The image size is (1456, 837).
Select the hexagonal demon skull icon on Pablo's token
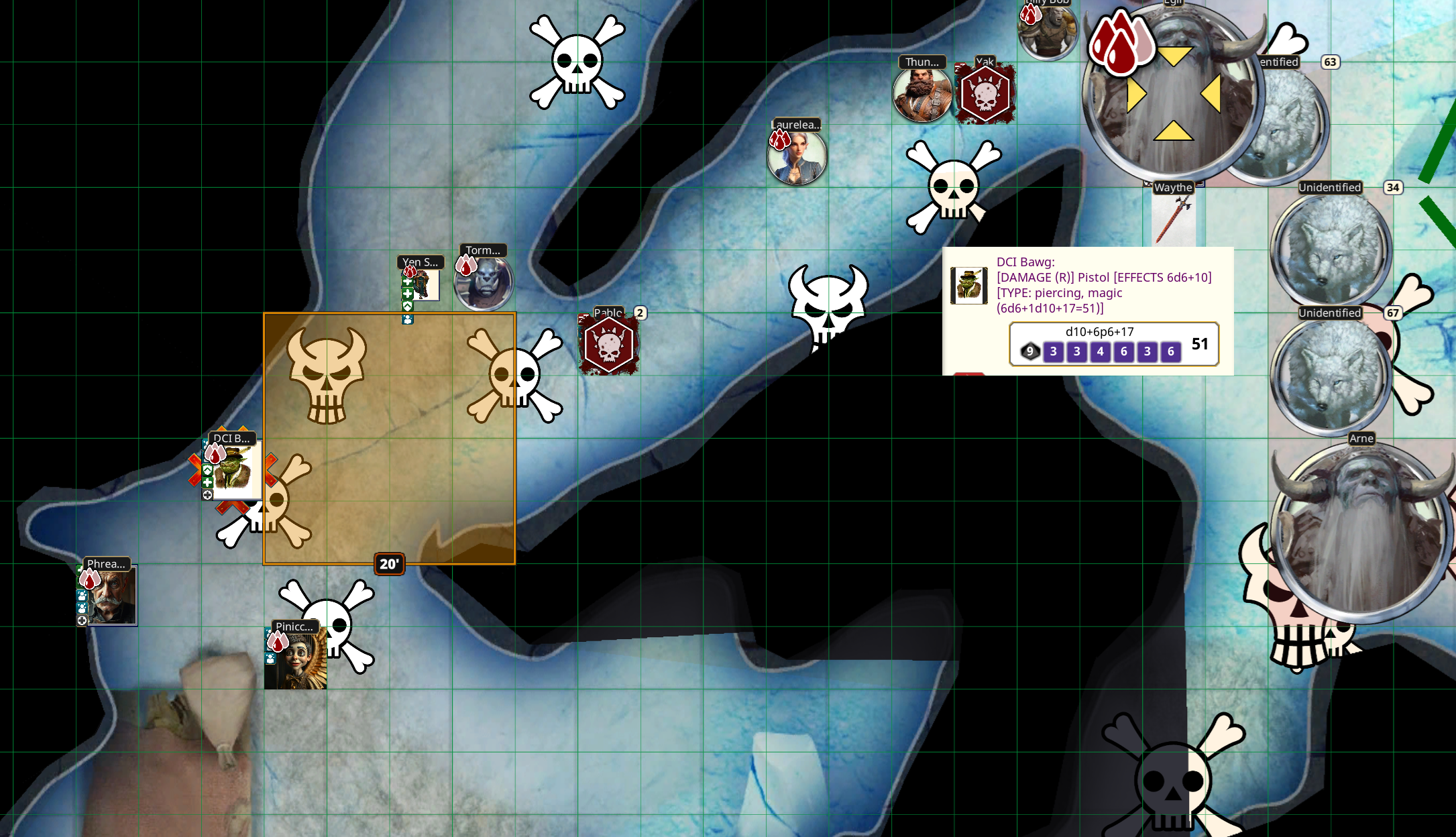[609, 345]
